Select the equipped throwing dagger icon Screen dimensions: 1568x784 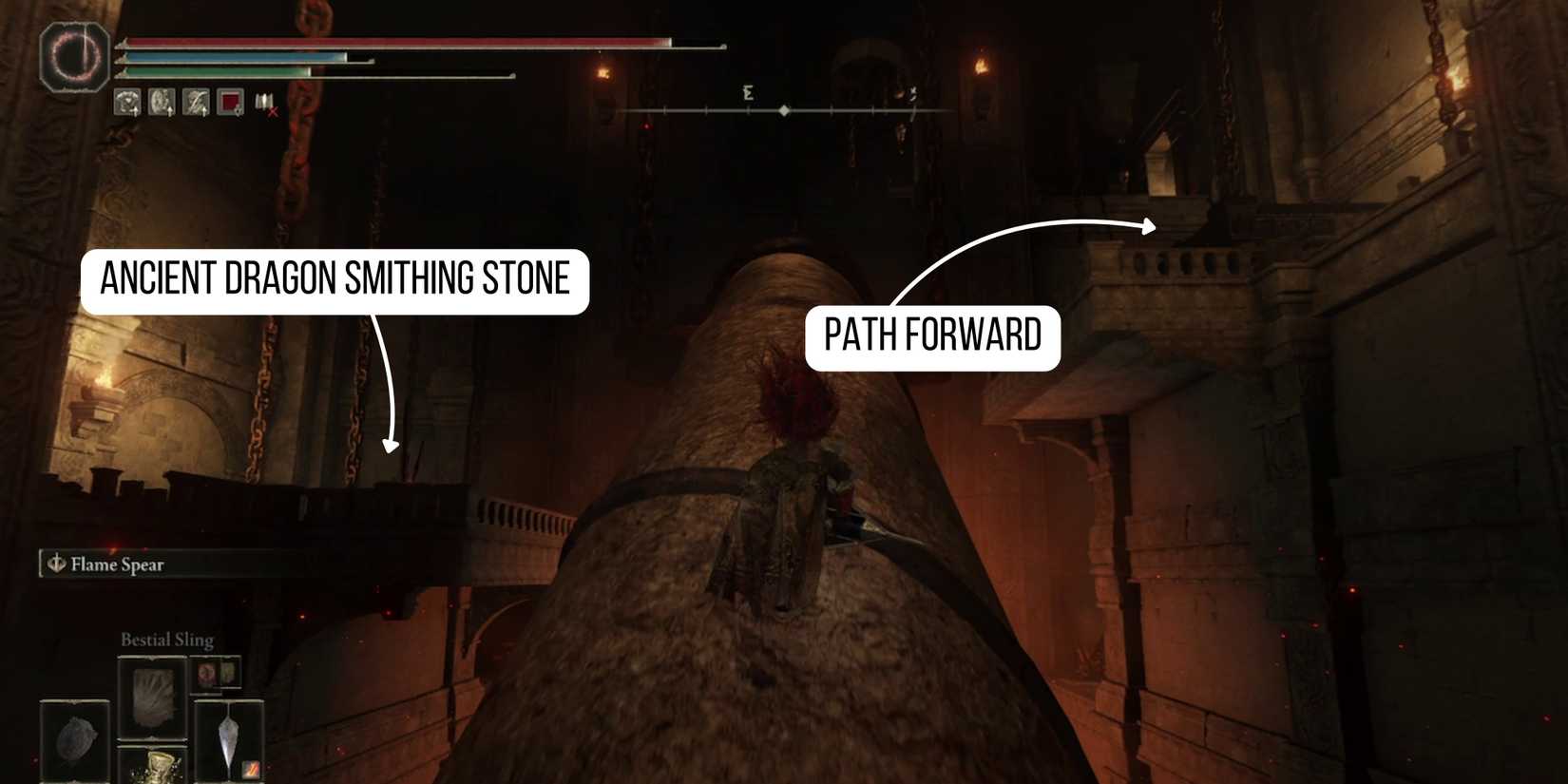pyautogui.click(x=228, y=735)
